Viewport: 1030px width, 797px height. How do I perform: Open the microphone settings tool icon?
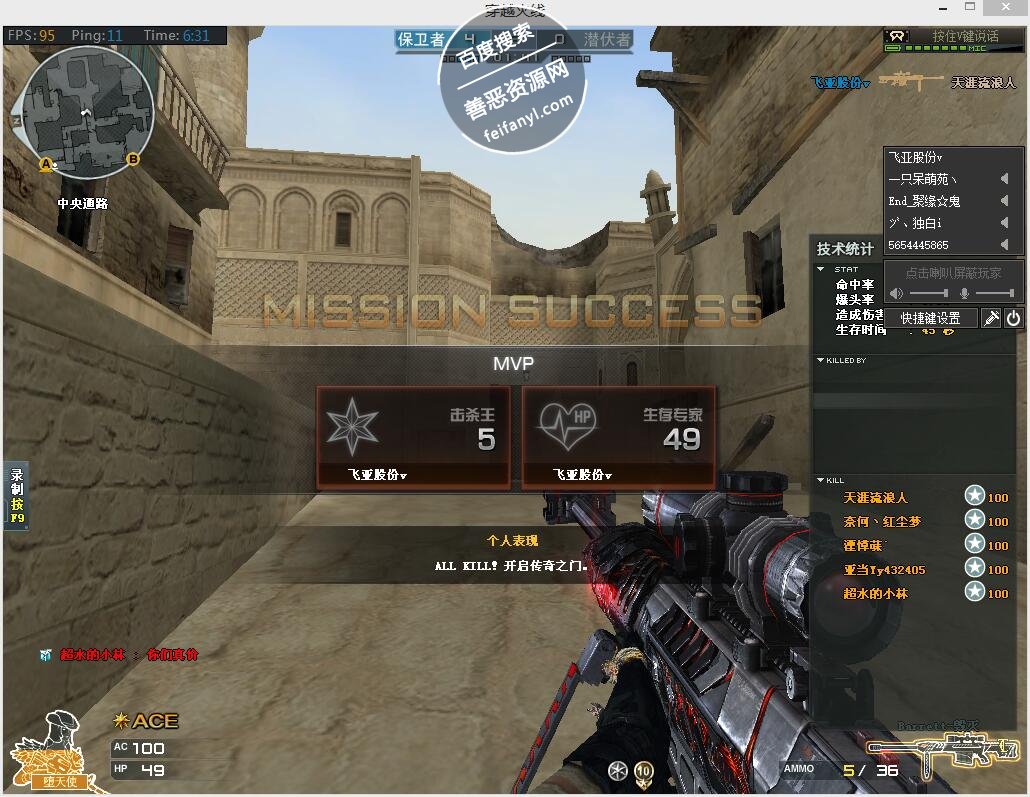point(991,318)
